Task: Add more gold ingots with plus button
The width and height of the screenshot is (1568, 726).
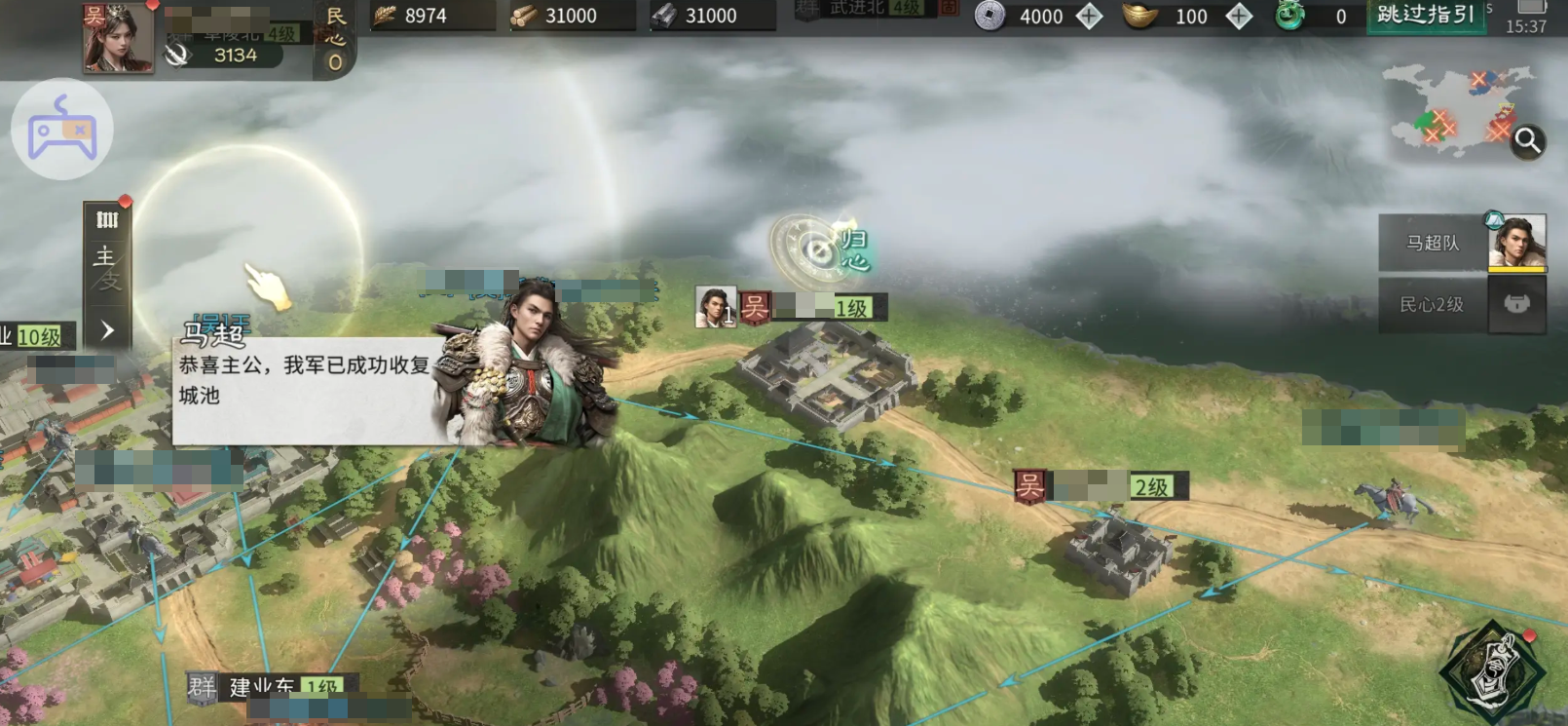Action: [1238, 16]
